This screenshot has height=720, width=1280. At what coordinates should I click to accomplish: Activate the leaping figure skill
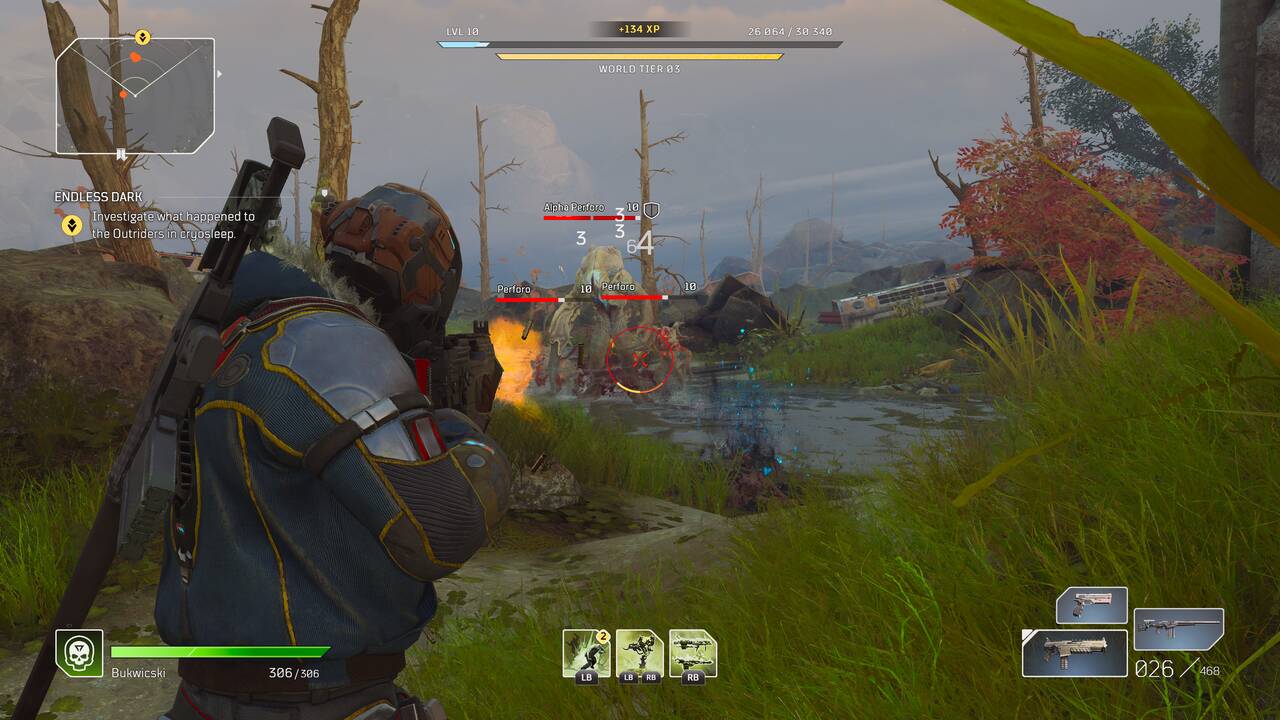(585, 653)
